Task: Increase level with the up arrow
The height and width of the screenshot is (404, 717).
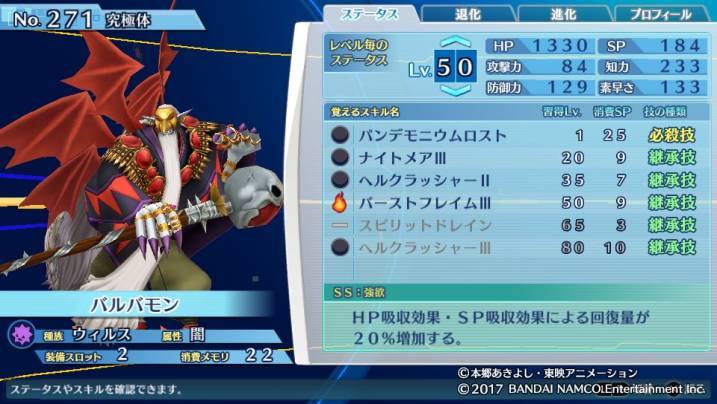Action: tap(455, 44)
